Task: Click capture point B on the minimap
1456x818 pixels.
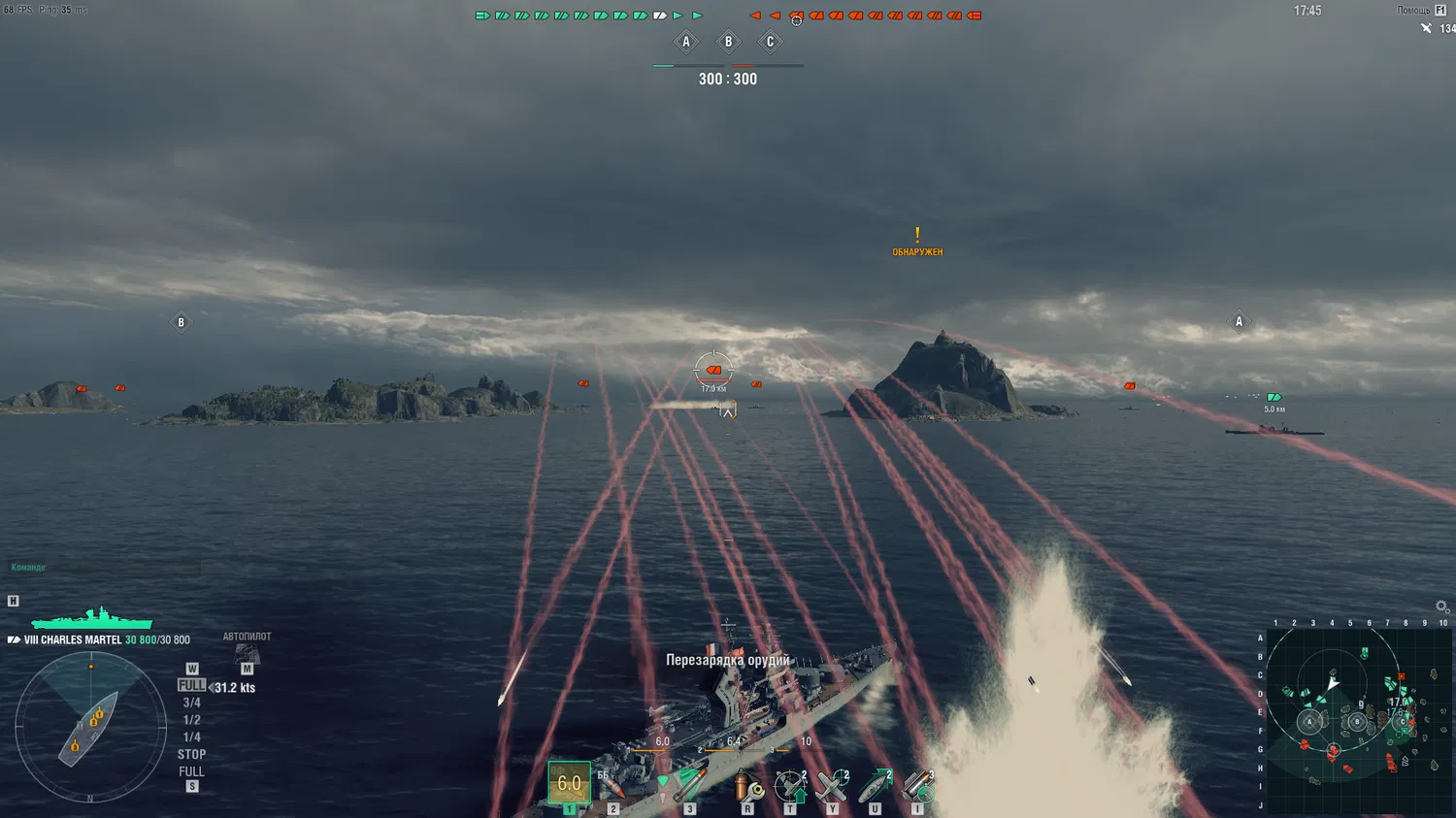Action: [x=1357, y=722]
